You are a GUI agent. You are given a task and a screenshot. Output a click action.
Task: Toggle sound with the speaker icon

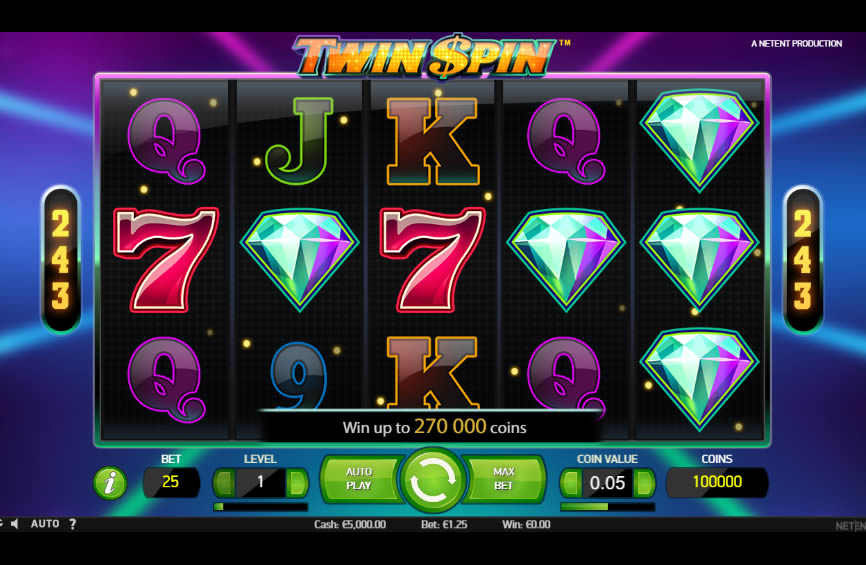(15, 524)
